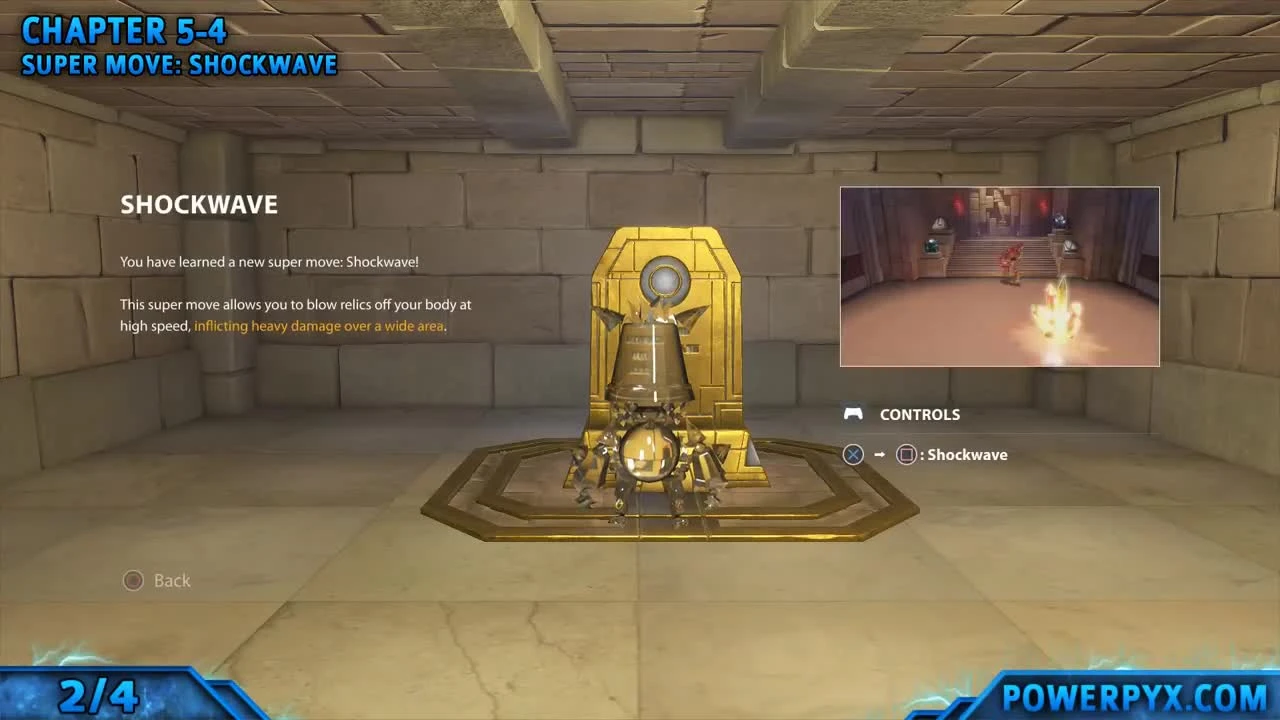The image size is (1280, 720).
Task: Expand the CONTROLS section header
Action: [919, 414]
